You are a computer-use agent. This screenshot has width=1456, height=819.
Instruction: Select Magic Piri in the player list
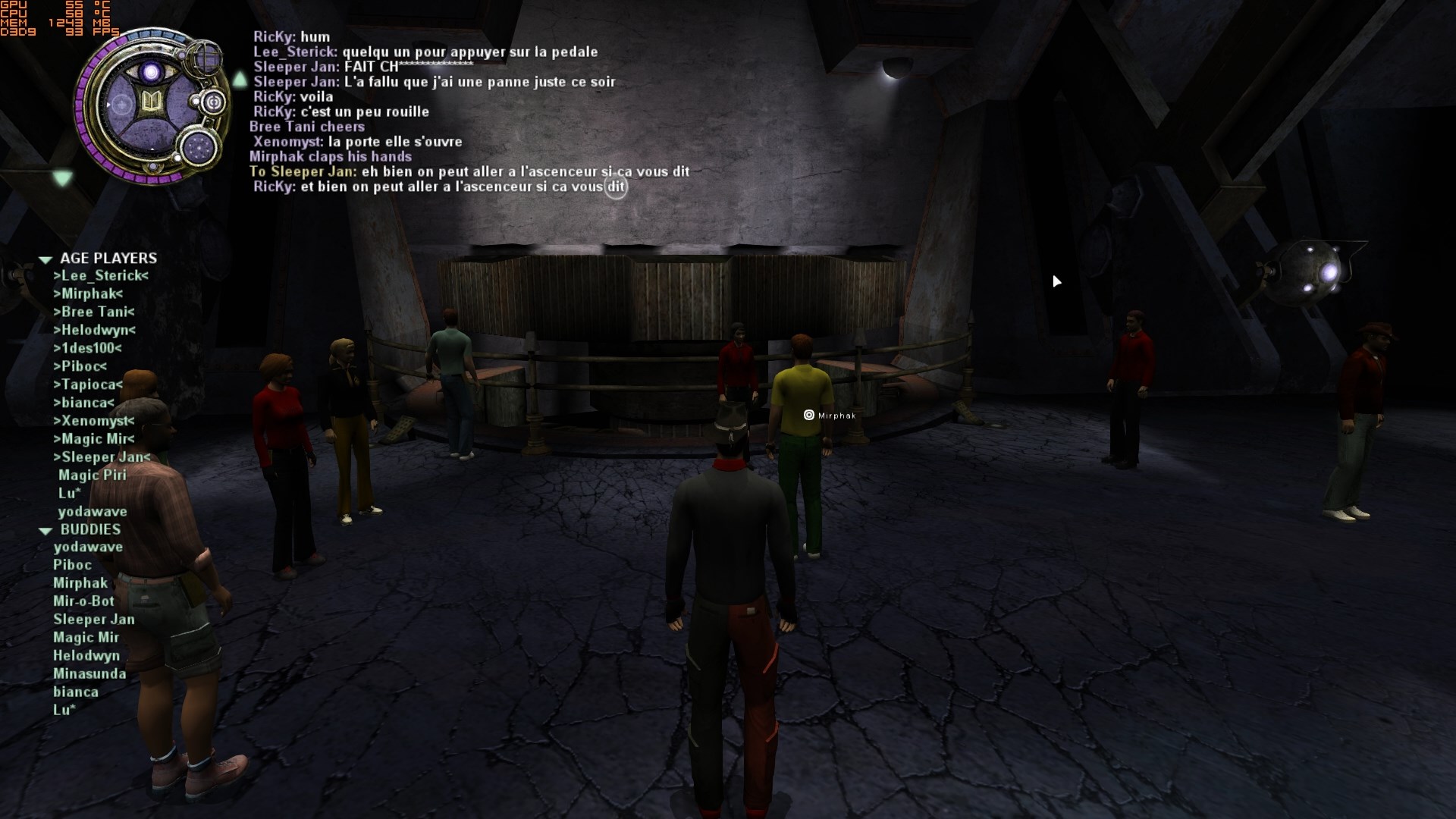point(93,475)
